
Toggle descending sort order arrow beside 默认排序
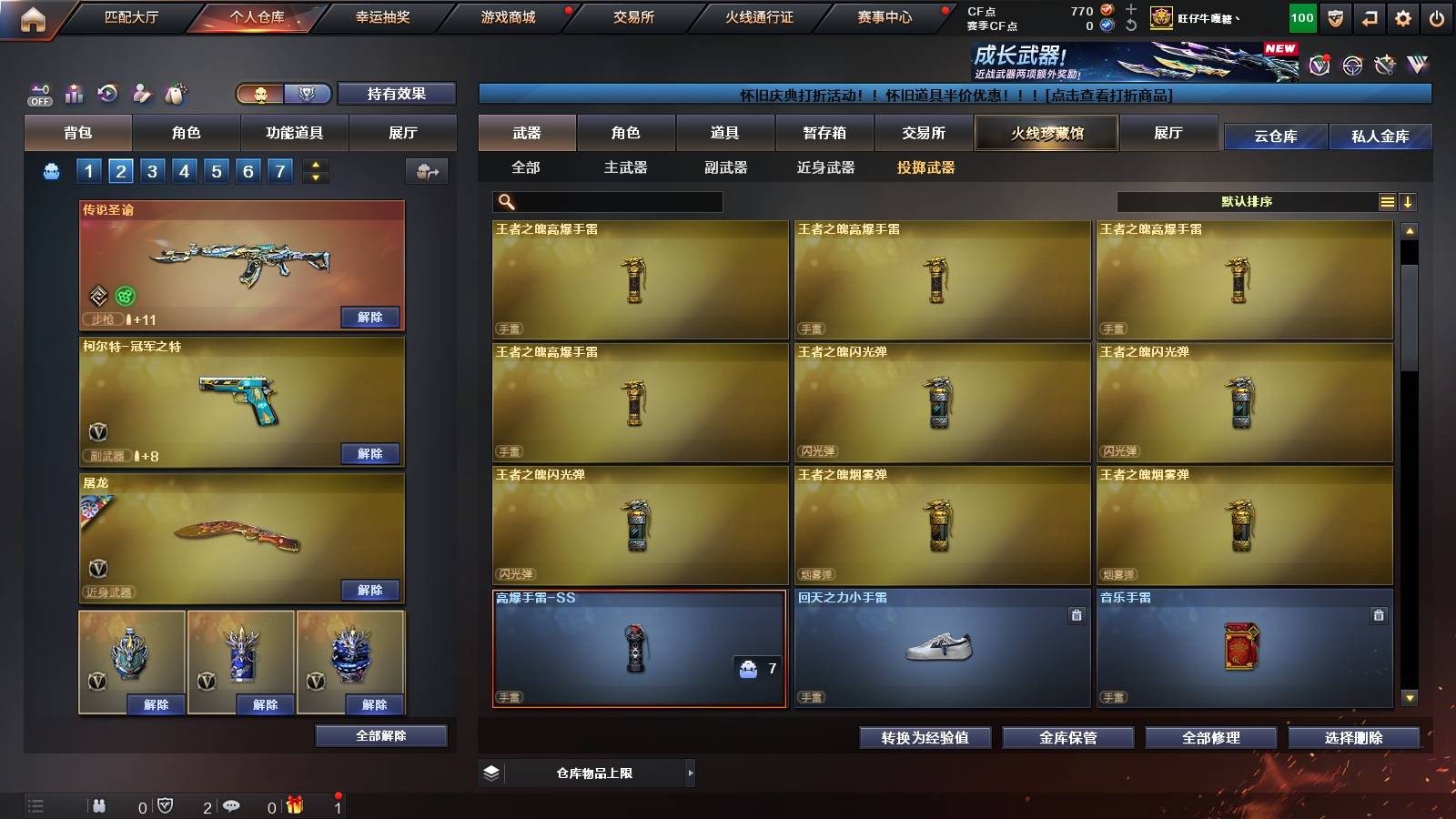pyautogui.click(x=1409, y=201)
